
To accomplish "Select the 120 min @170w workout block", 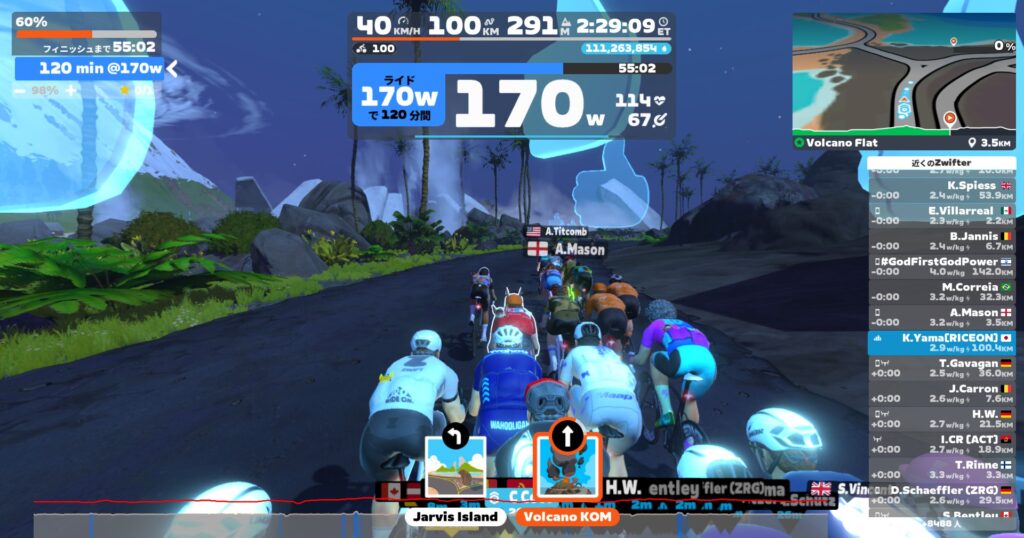I will [x=88, y=68].
